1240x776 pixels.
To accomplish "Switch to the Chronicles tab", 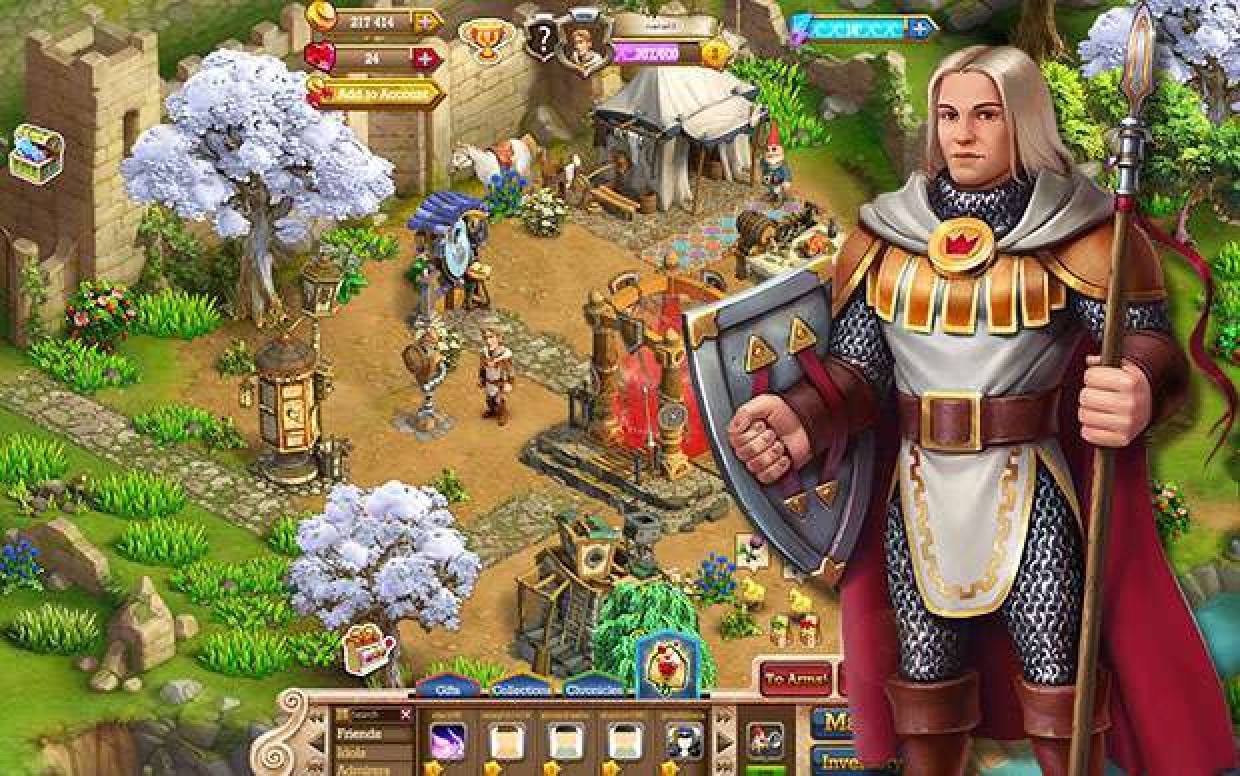I will pos(596,689).
